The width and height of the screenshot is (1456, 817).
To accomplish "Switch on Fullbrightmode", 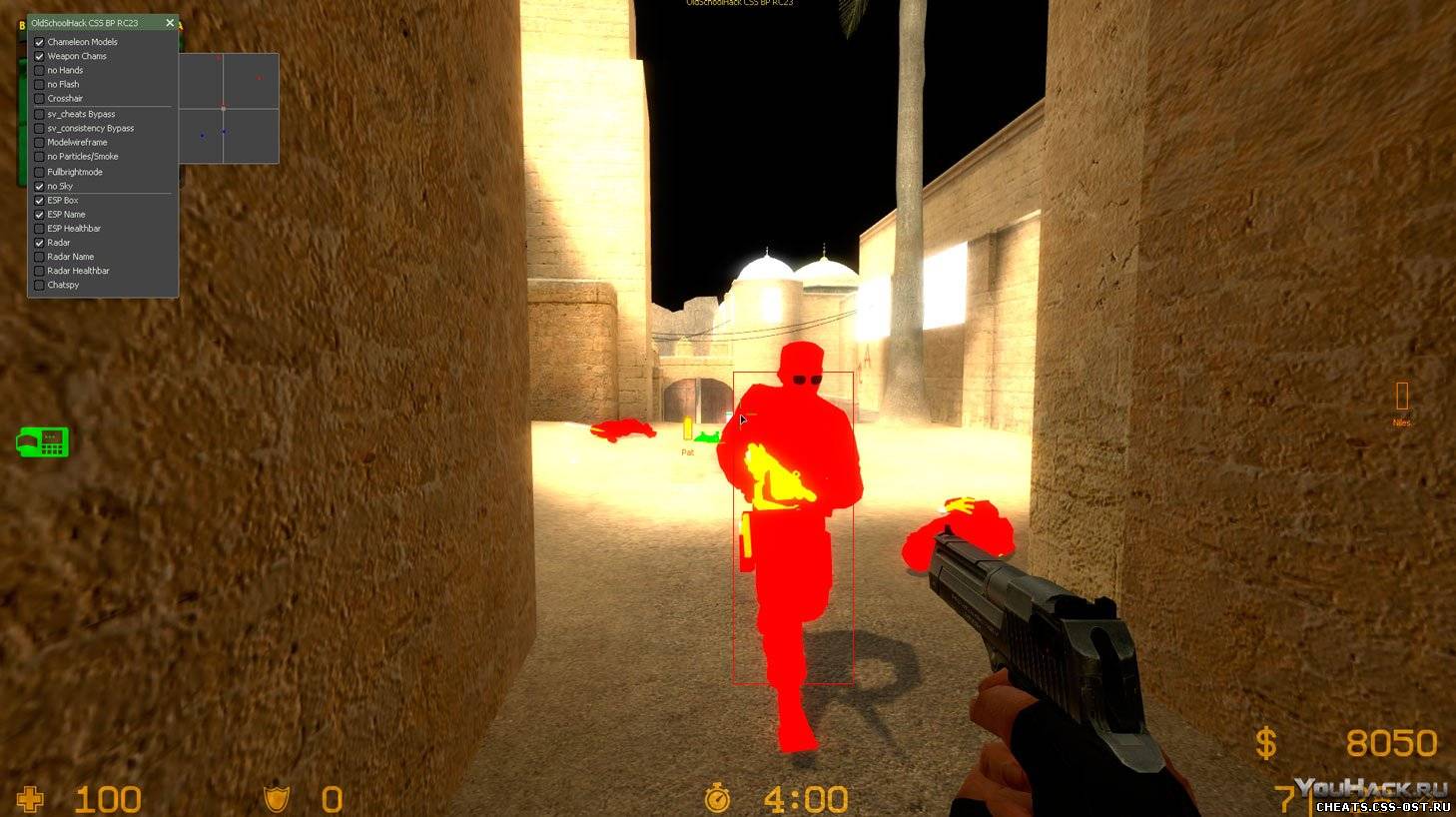I will coord(39,172).
